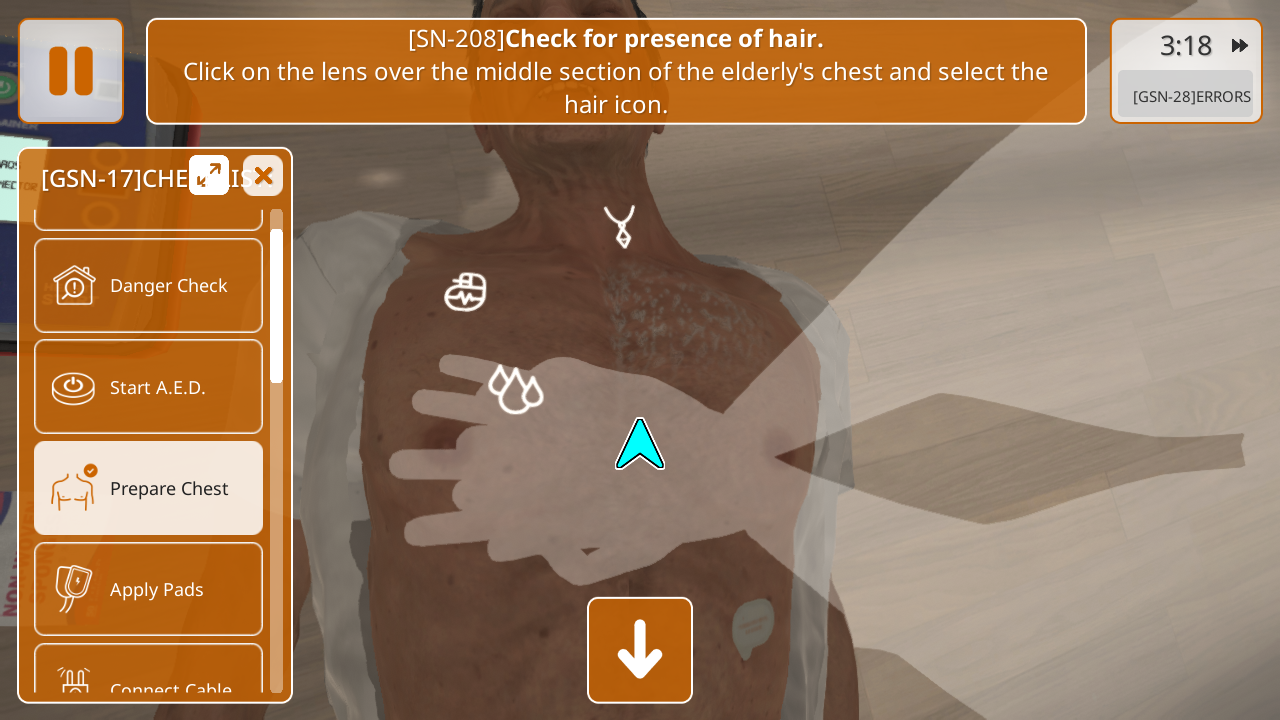Viewport: 1280px width, 720px height.
Task: Open the Apply Pads step
Action: [x=148, y=589]
